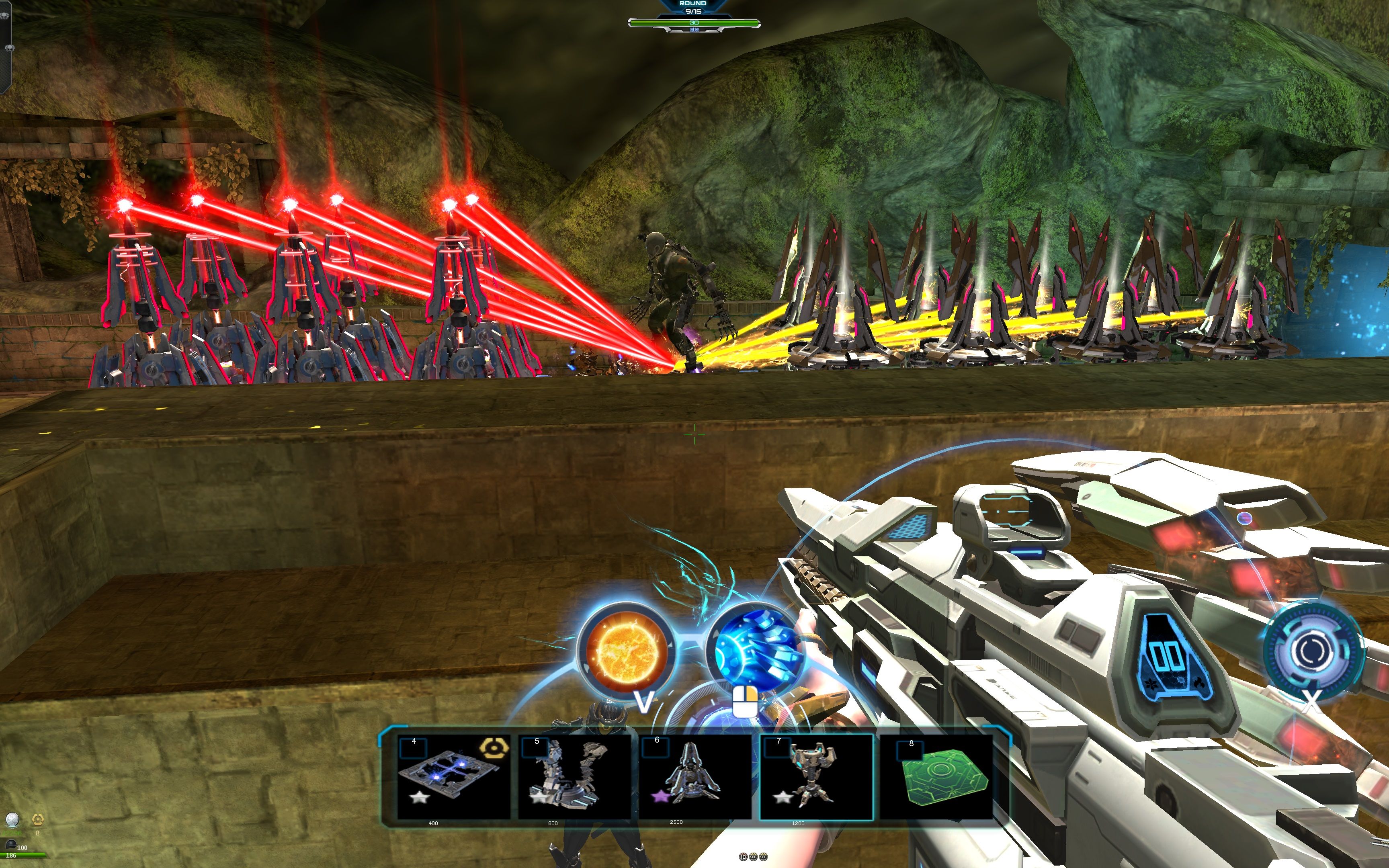Choose the claw turret in slot 5
This screenshot has width=1389, height=868.
point(574,777)
